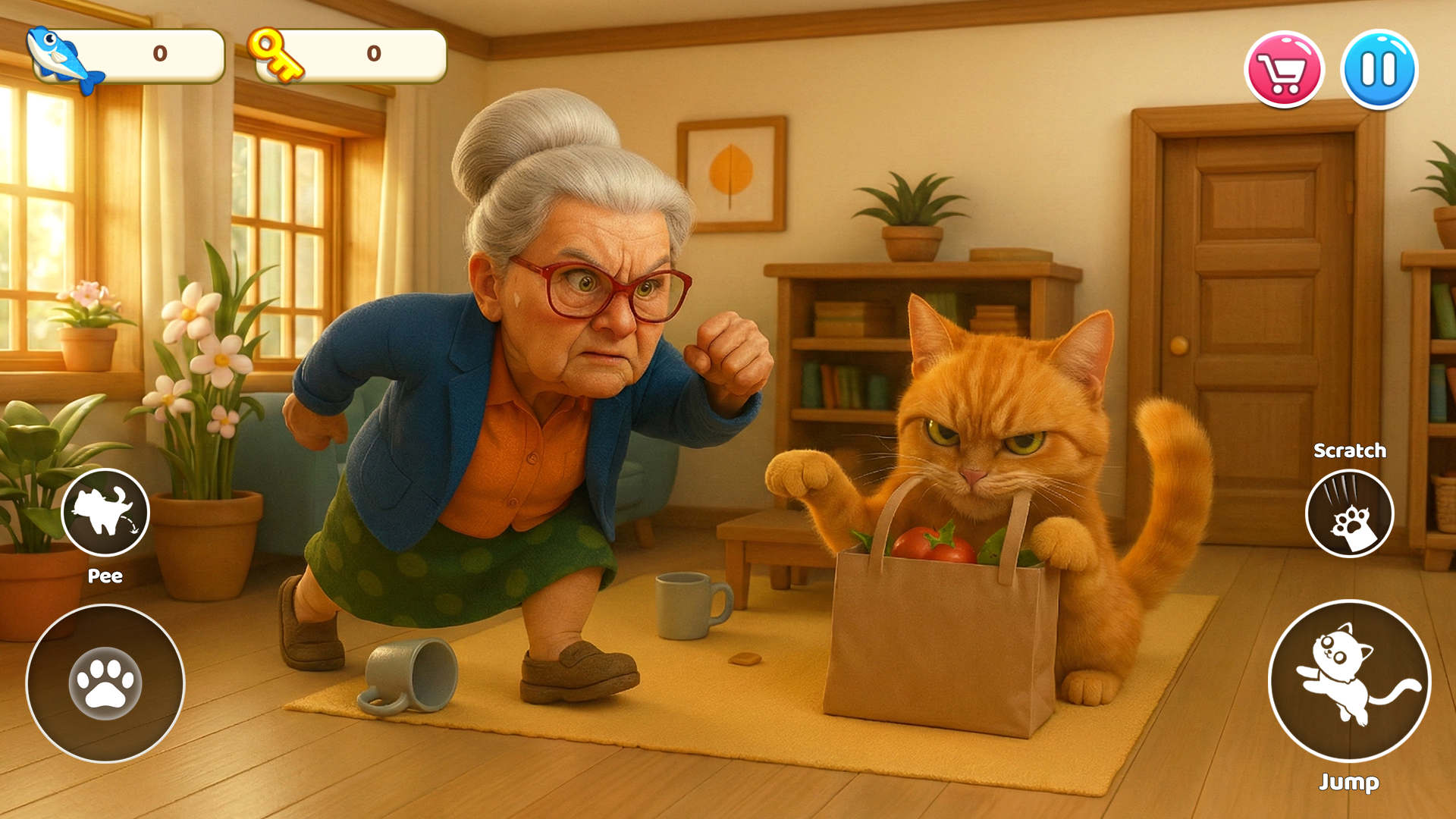Screen dimensions: 1456x819
Task: Select the Scratch label
Action: pos(1350,450)
